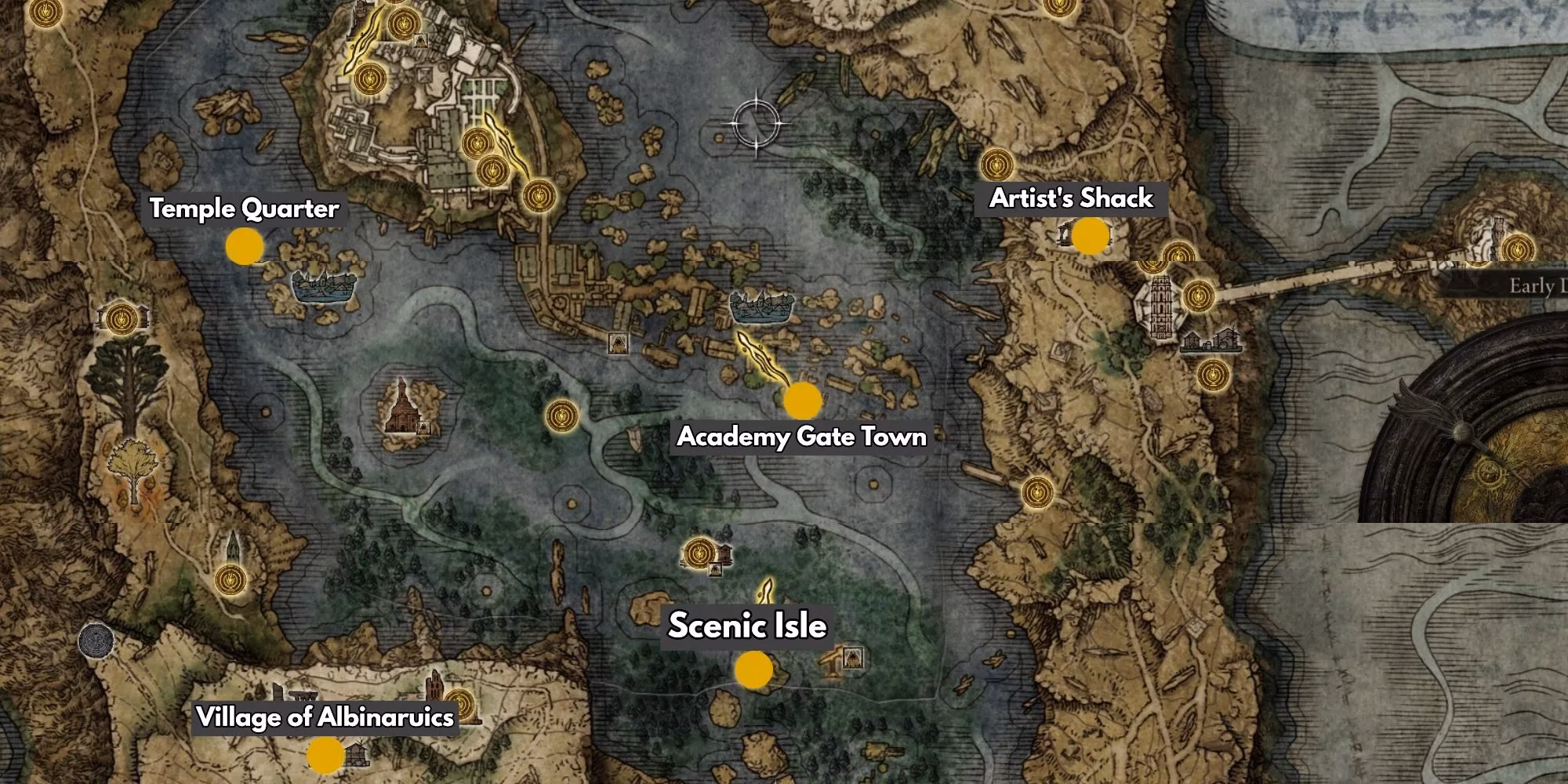This screenshot has width=1568, height=784.
Task: Click the tower landmark icon near the bridge
Action: pyautogui.click(x=1161, y=307)
